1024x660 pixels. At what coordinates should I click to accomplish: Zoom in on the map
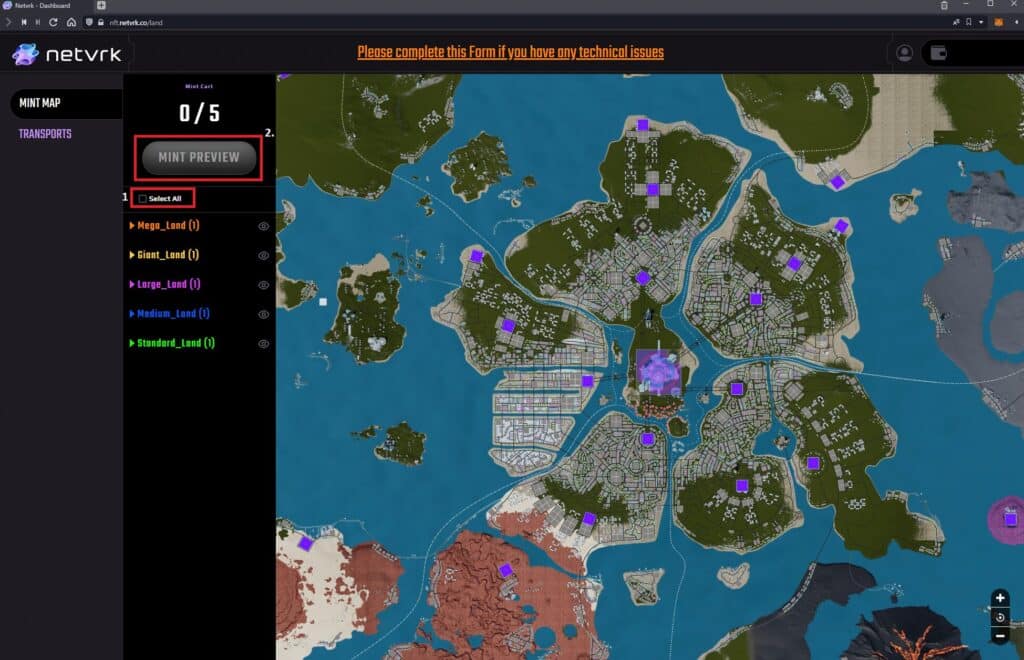1000,598
